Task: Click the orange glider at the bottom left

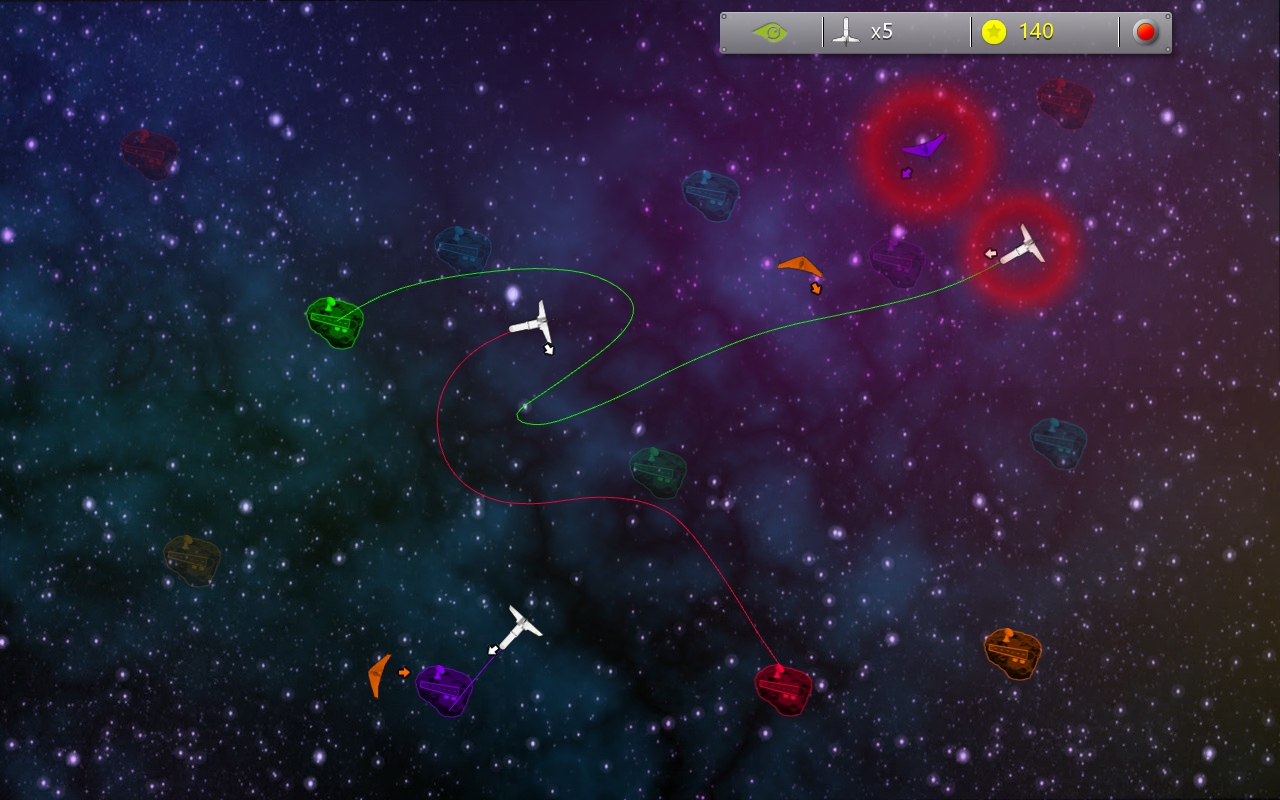Action: [378, 675]
